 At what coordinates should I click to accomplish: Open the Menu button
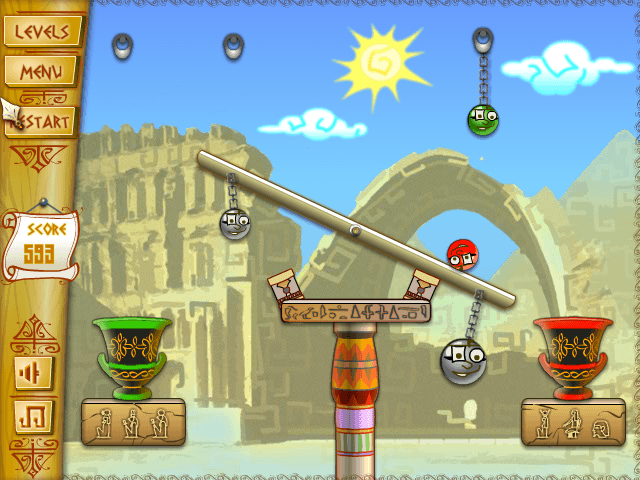click(40, 71)
